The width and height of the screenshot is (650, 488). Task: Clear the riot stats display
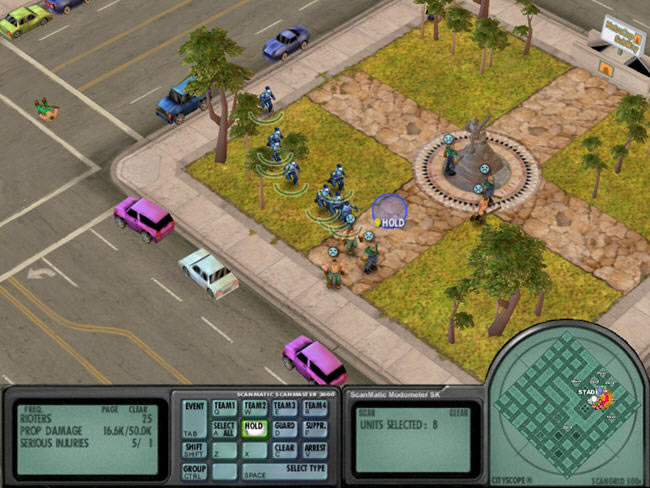tap(141, 409)
